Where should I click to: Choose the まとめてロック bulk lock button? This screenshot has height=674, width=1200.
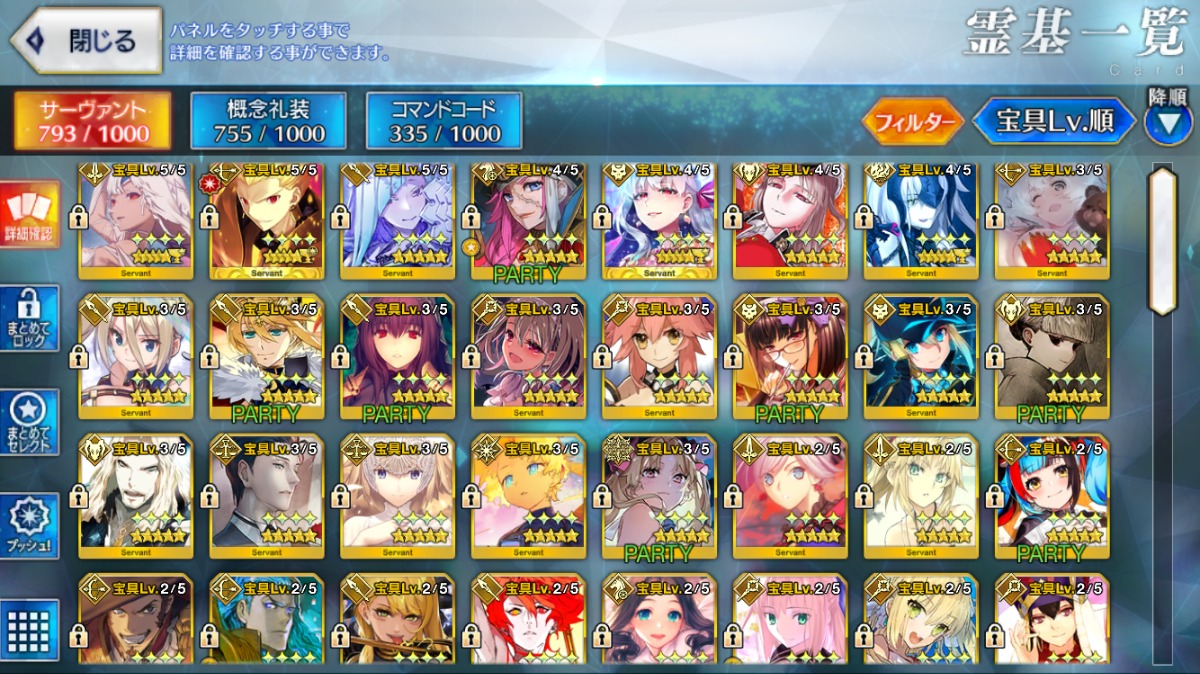click(x=29, y=318)
